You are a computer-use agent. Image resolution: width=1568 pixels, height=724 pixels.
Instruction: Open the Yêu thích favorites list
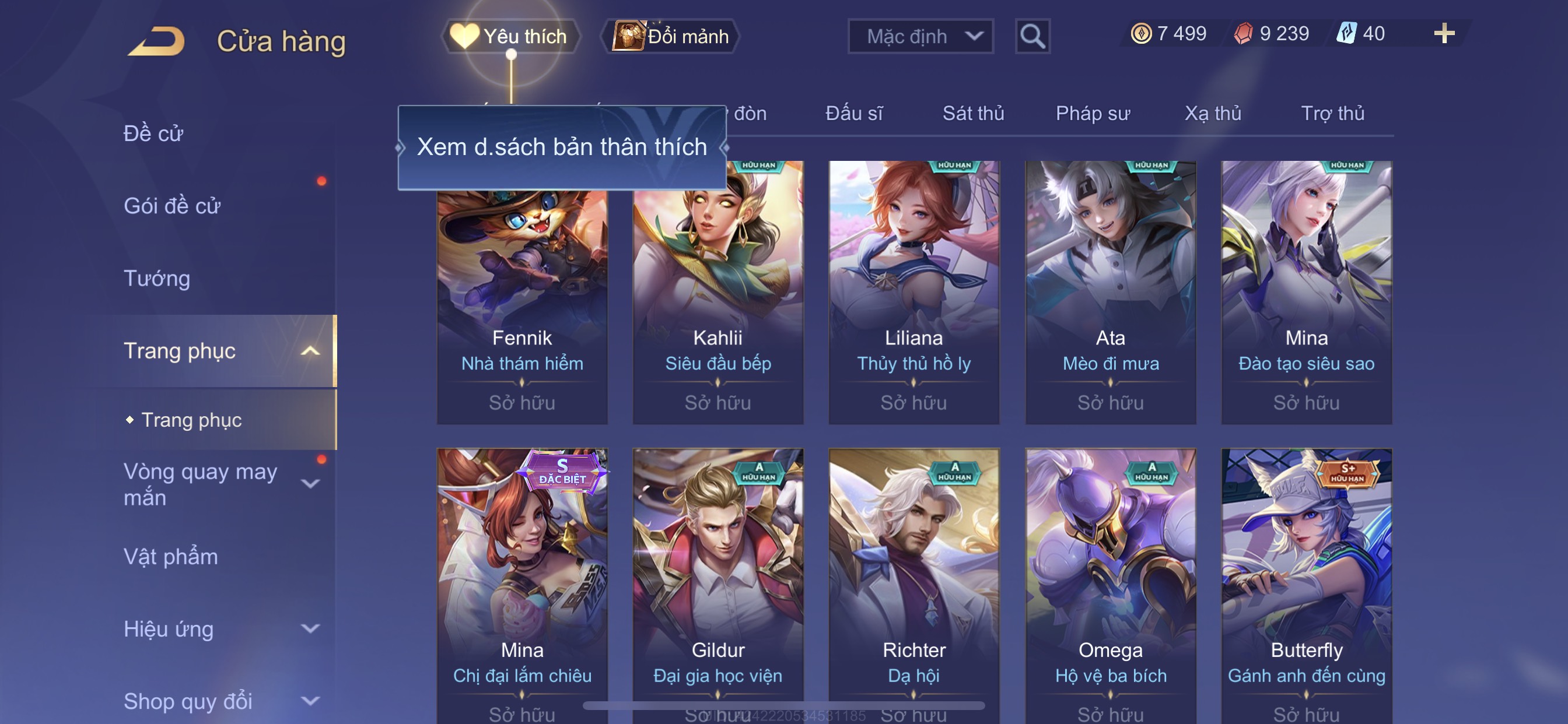coord(510,37)
